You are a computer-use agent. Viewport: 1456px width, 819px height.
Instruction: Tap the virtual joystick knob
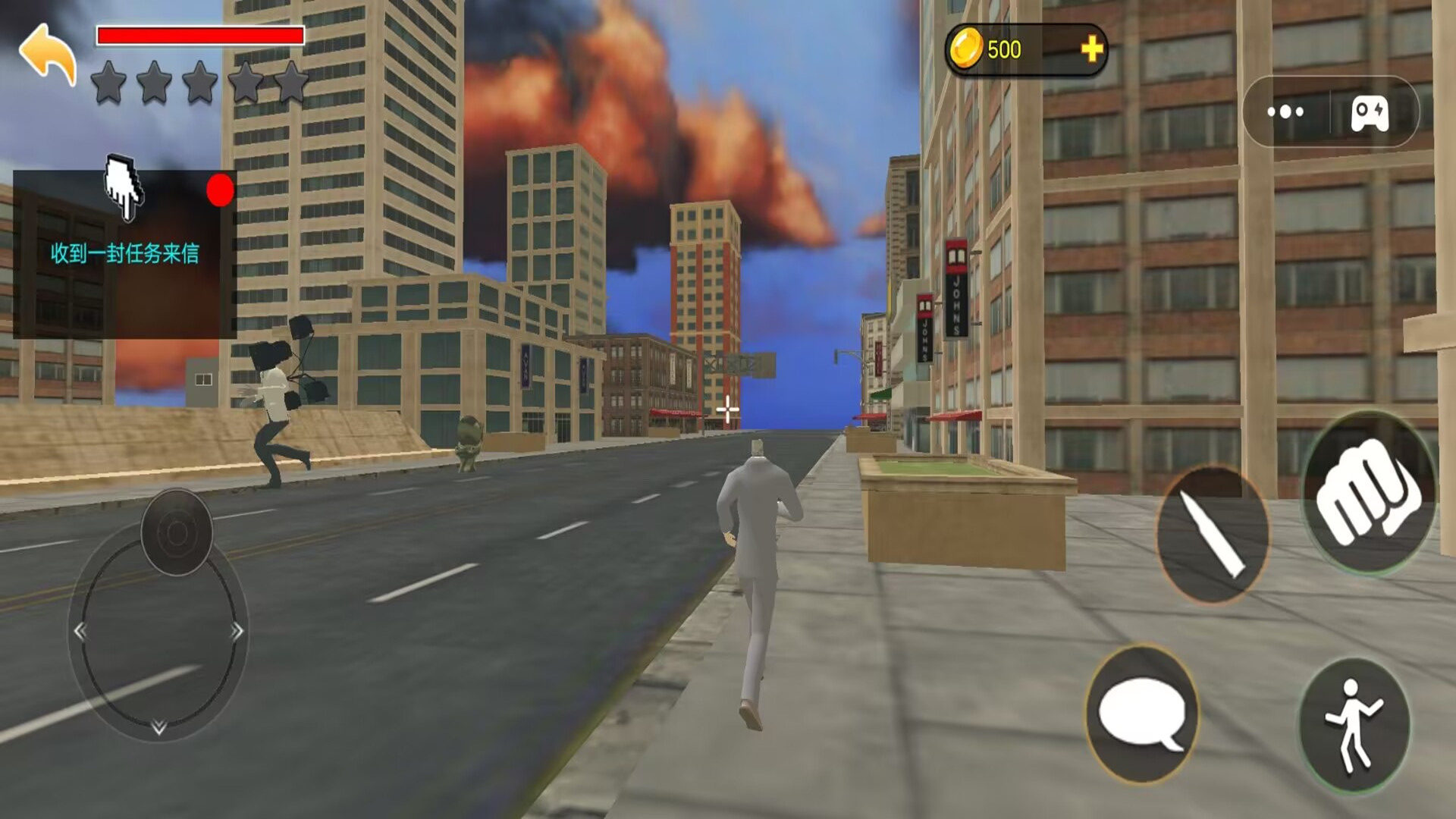click(176, 532)
